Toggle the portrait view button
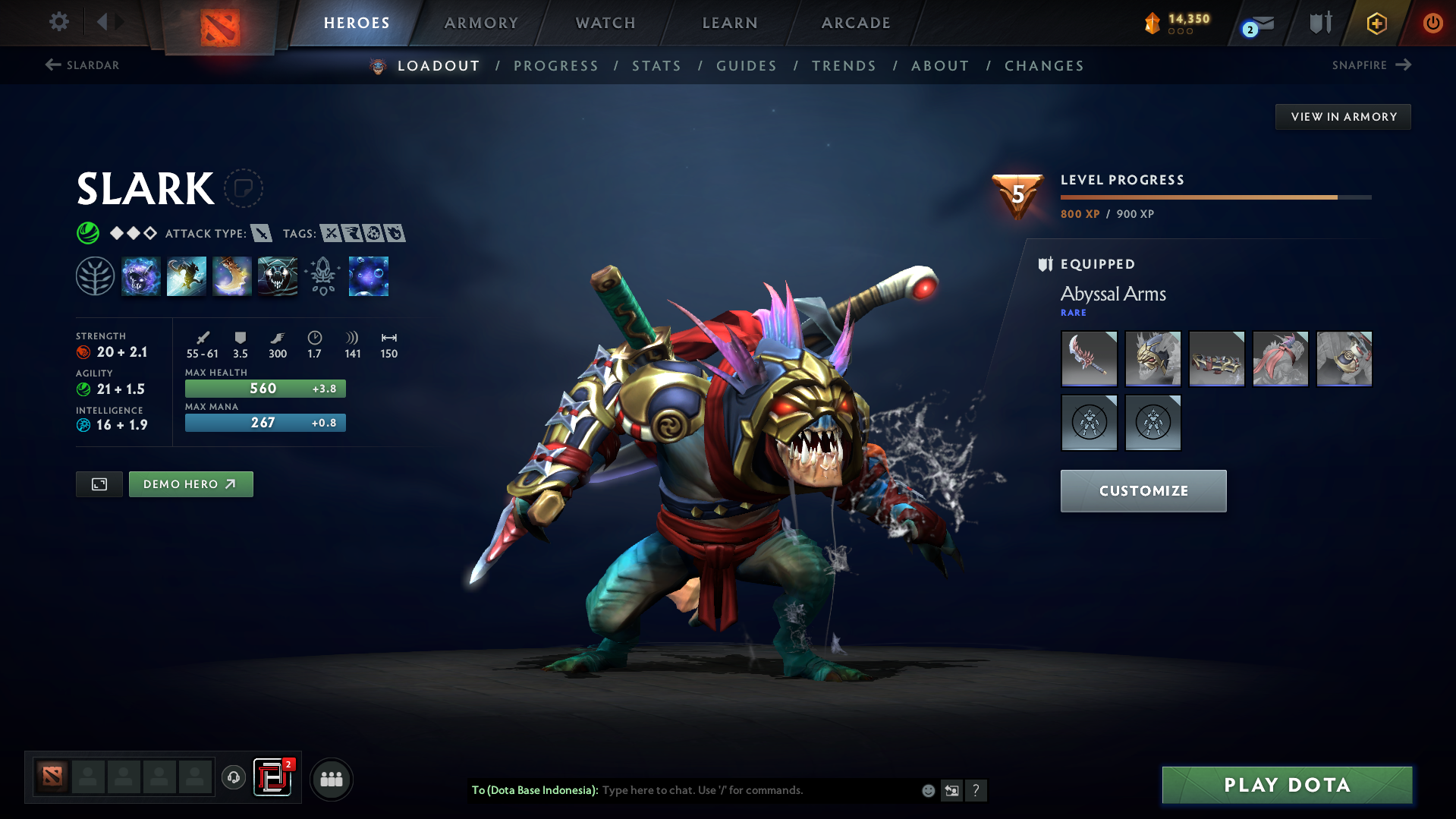The height and width of the screenshot is (819, 1456). tap(98, 484)
